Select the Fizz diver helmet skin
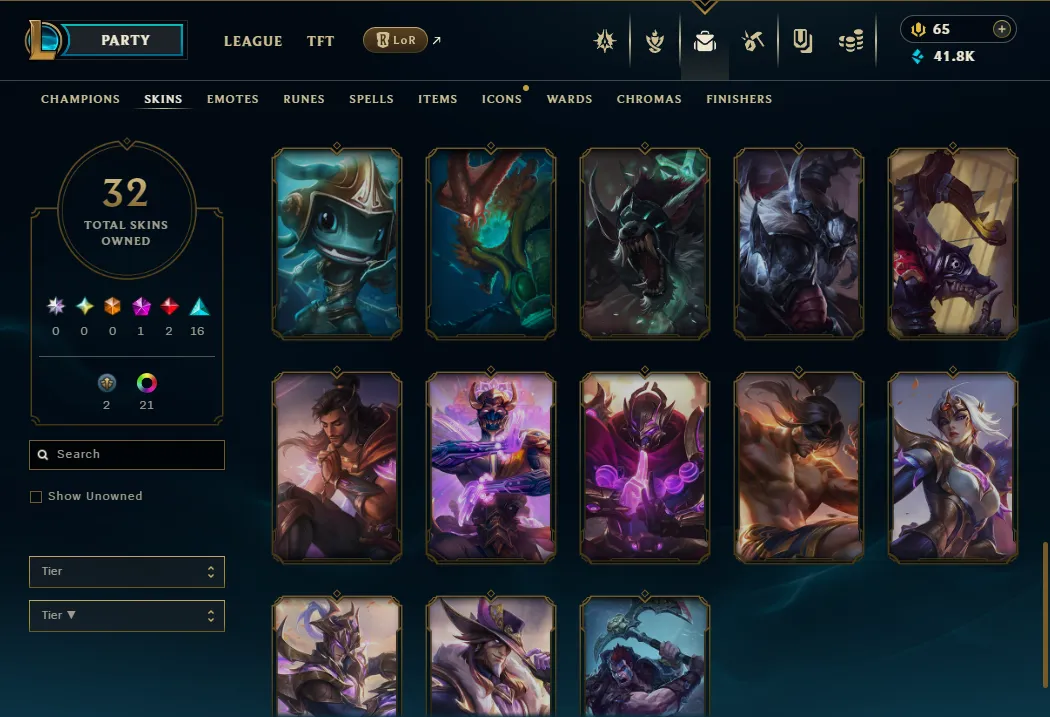Image resolution: width=1050 pixels, height=717 pixels. [x=337, y=243]
